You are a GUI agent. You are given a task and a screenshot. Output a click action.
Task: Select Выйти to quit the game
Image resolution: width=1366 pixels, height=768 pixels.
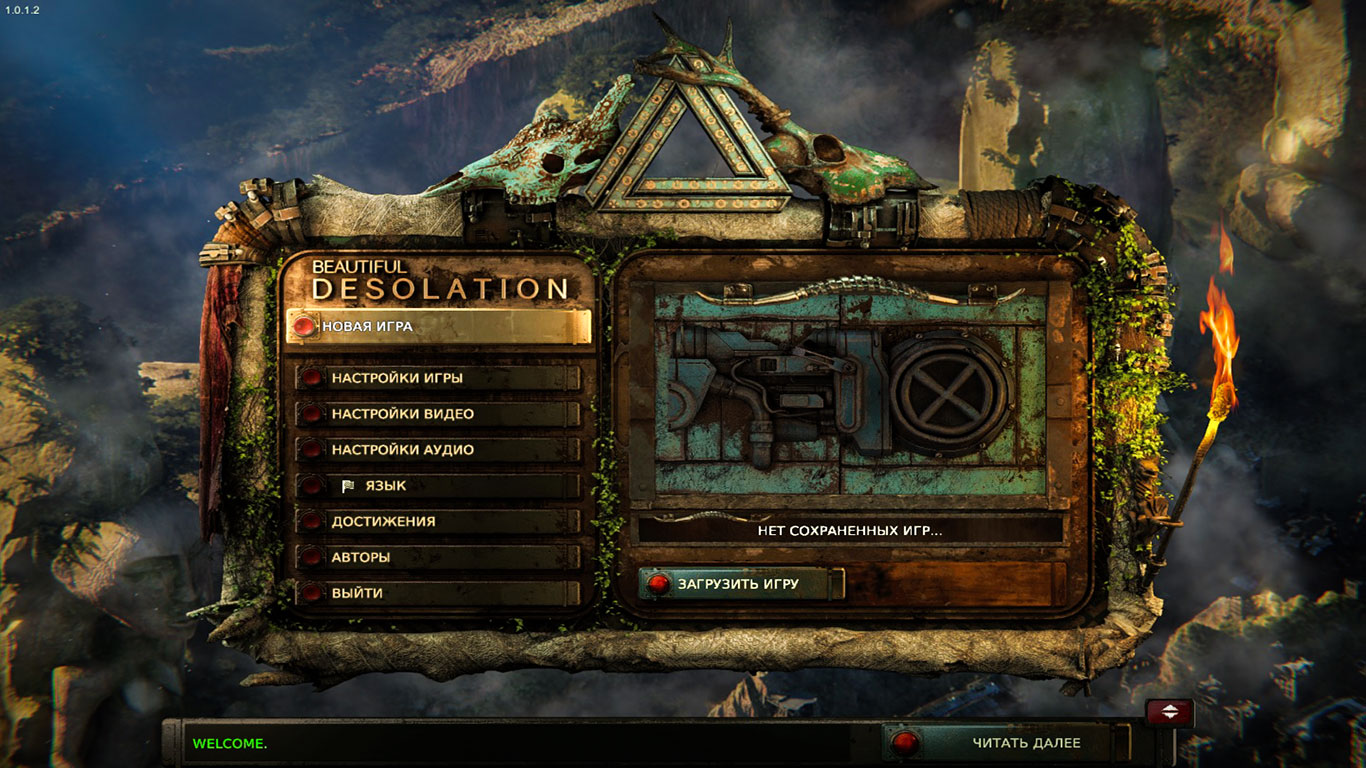click(438, 593)
